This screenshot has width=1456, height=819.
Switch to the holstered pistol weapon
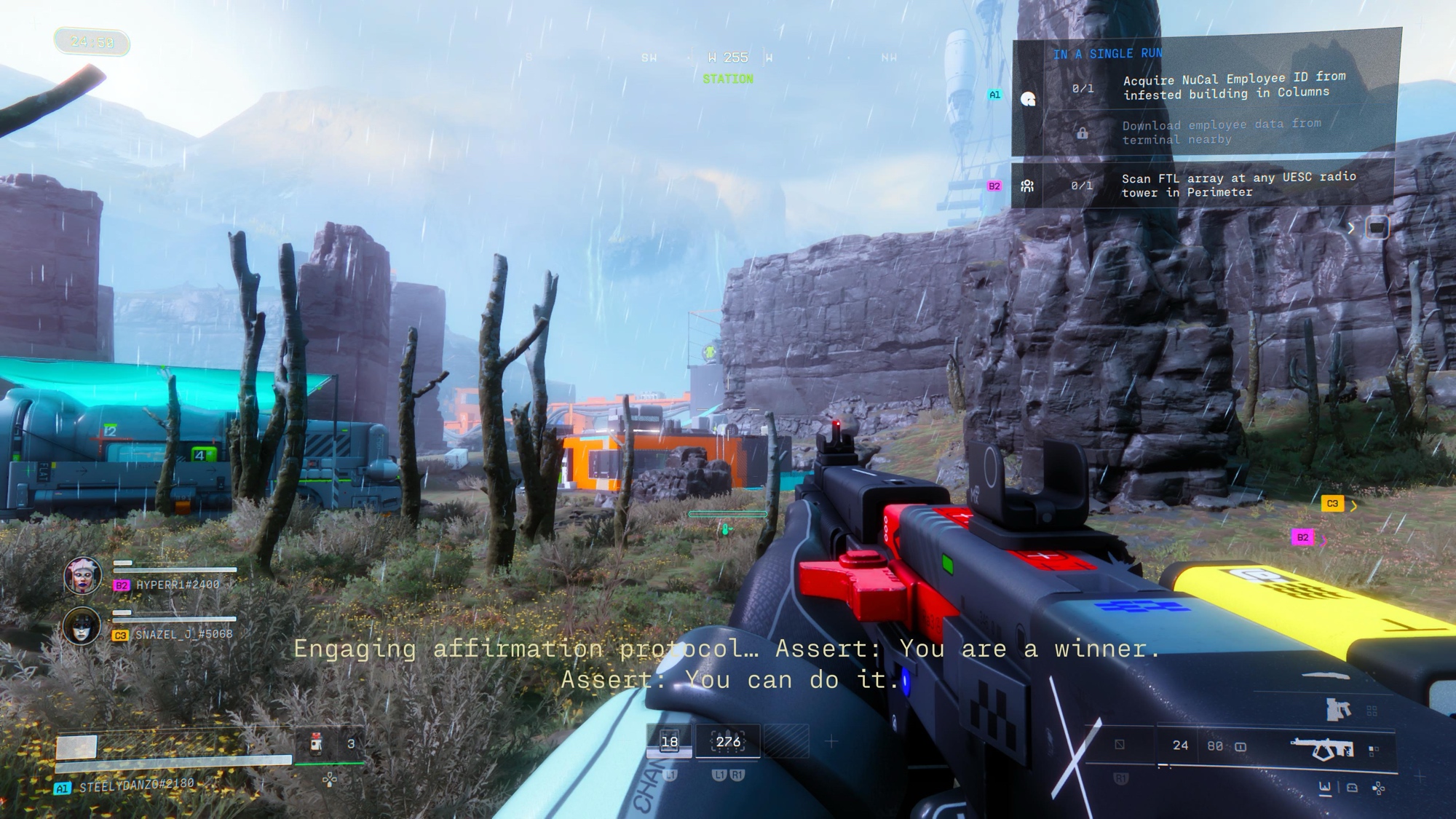[x=1338, y=709]
